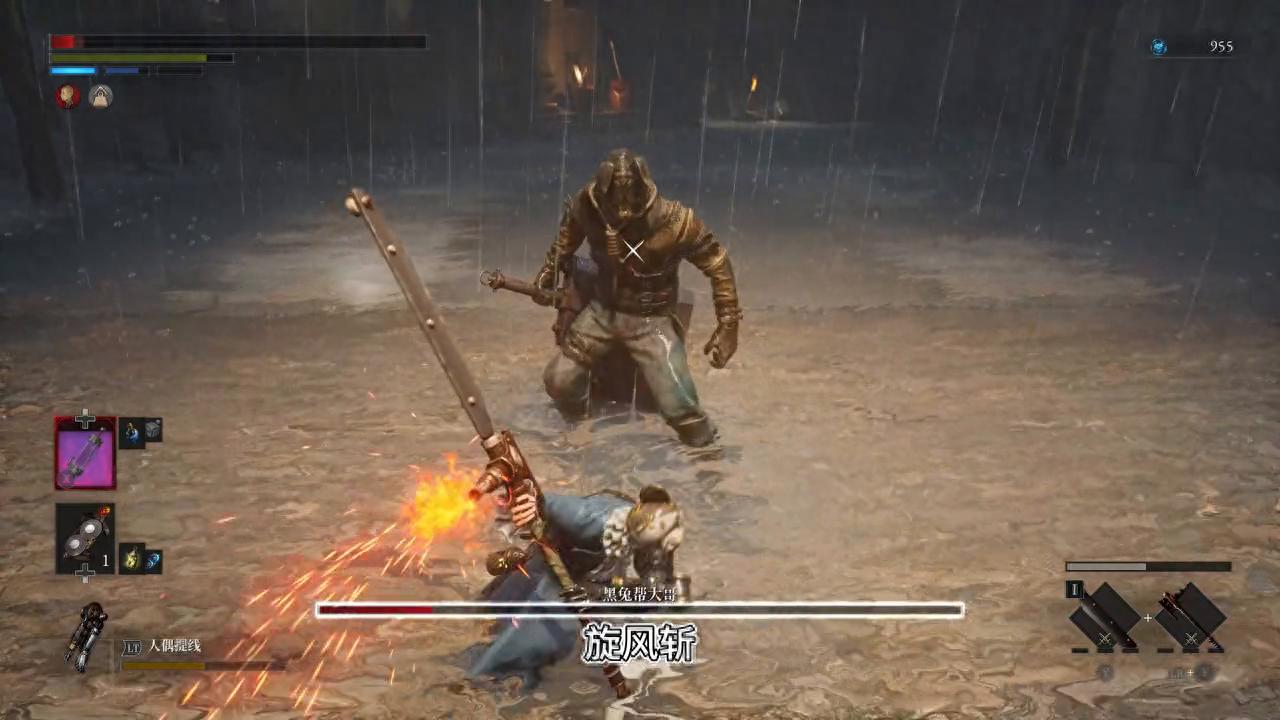Choose the grey cube queued item
The image size is (1280, 720).
153,429
